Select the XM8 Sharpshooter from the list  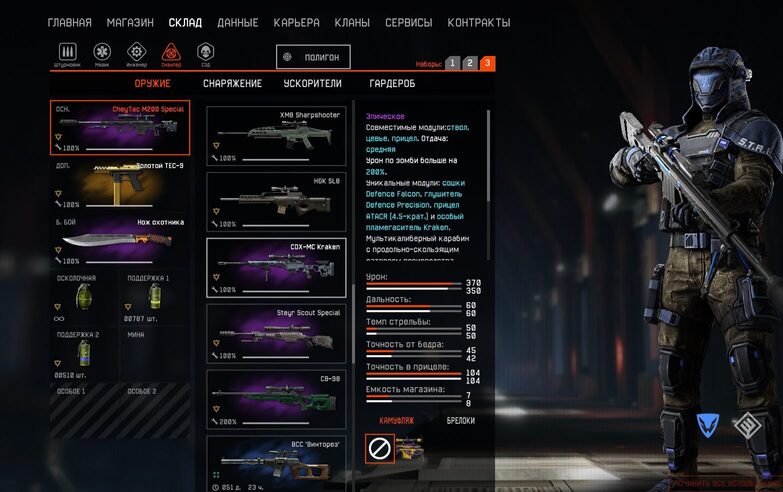[276, 135]
